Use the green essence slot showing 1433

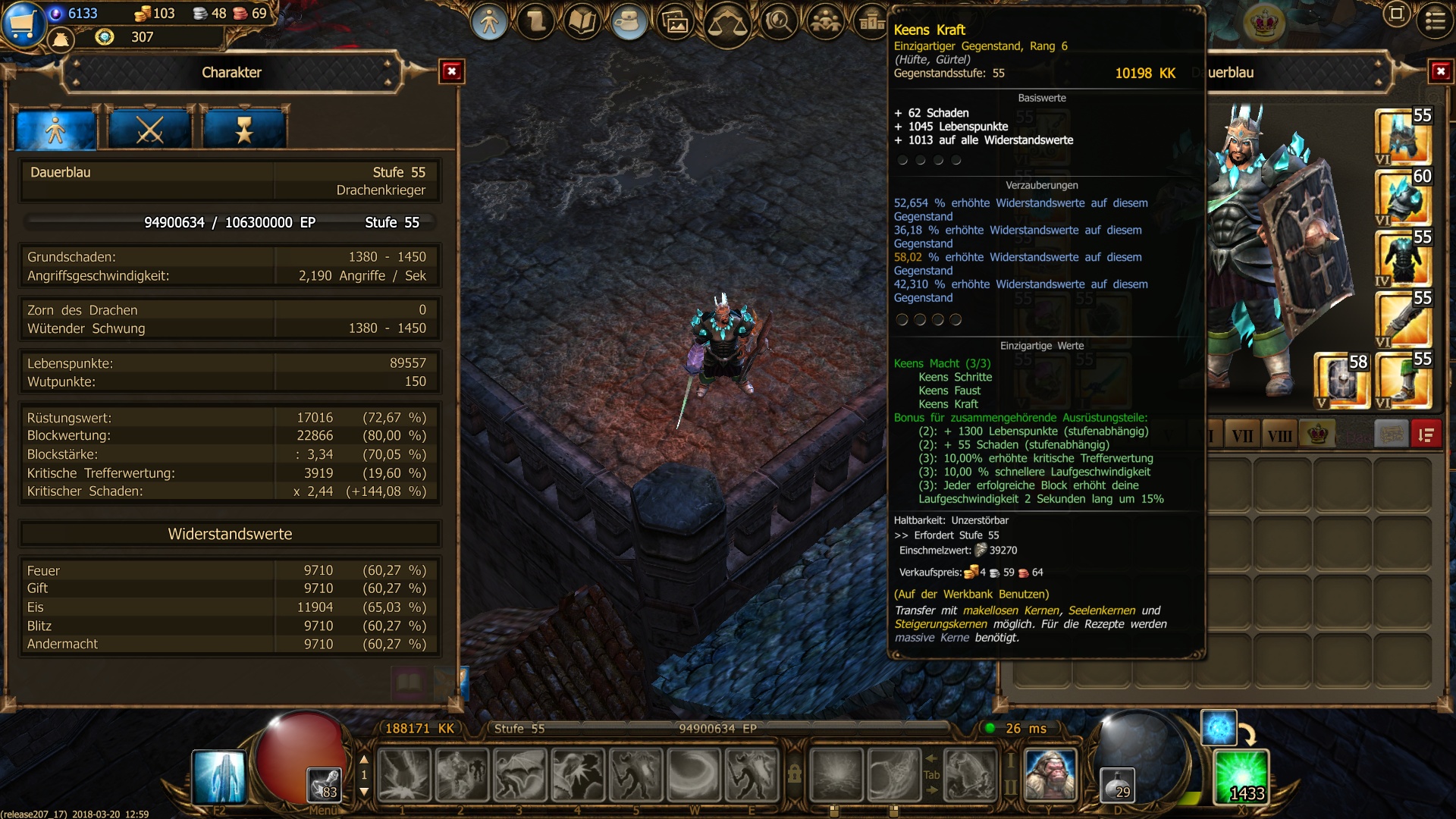(x=1241, y=777)
